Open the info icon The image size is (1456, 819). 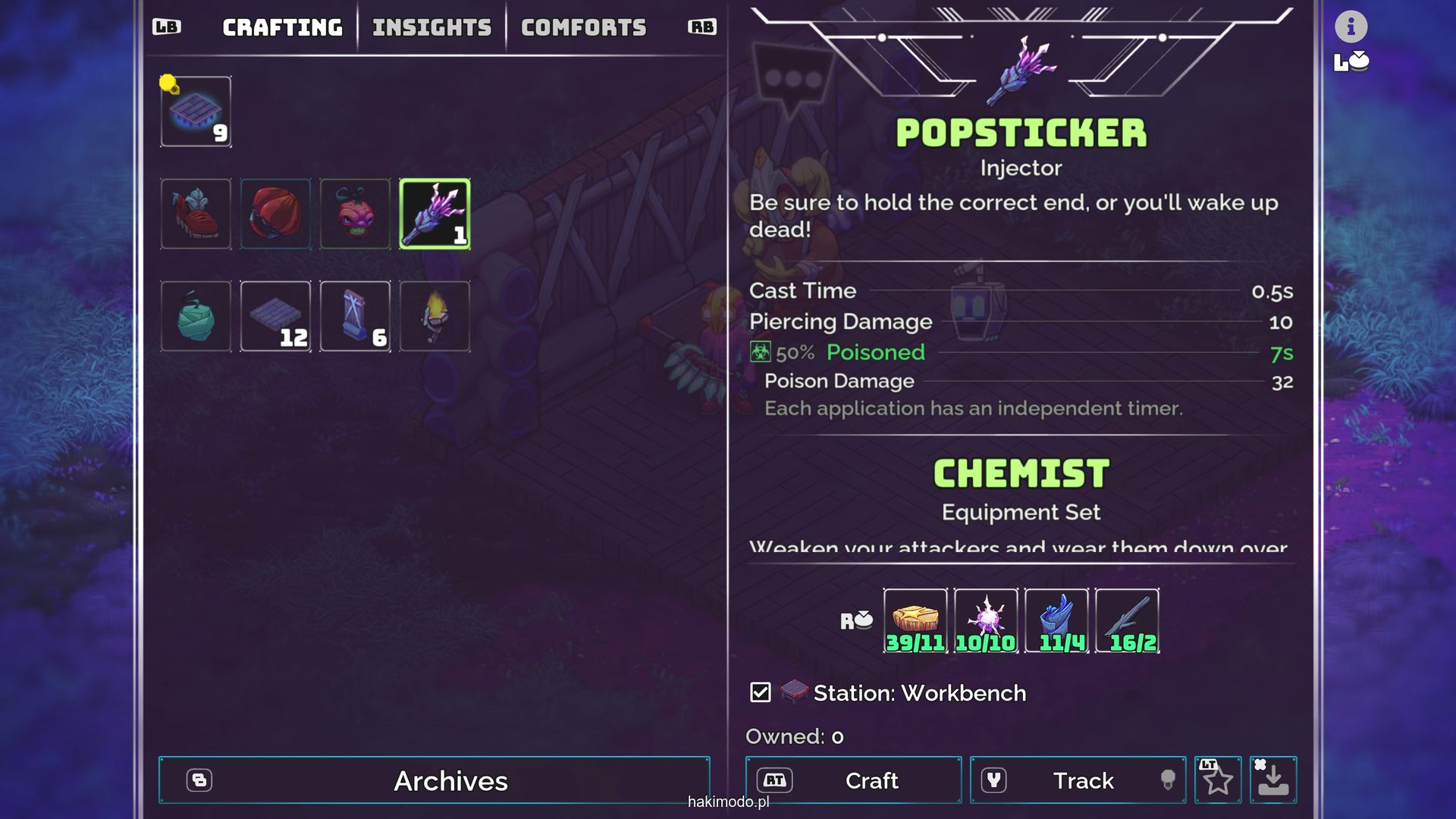[1351, 27]
